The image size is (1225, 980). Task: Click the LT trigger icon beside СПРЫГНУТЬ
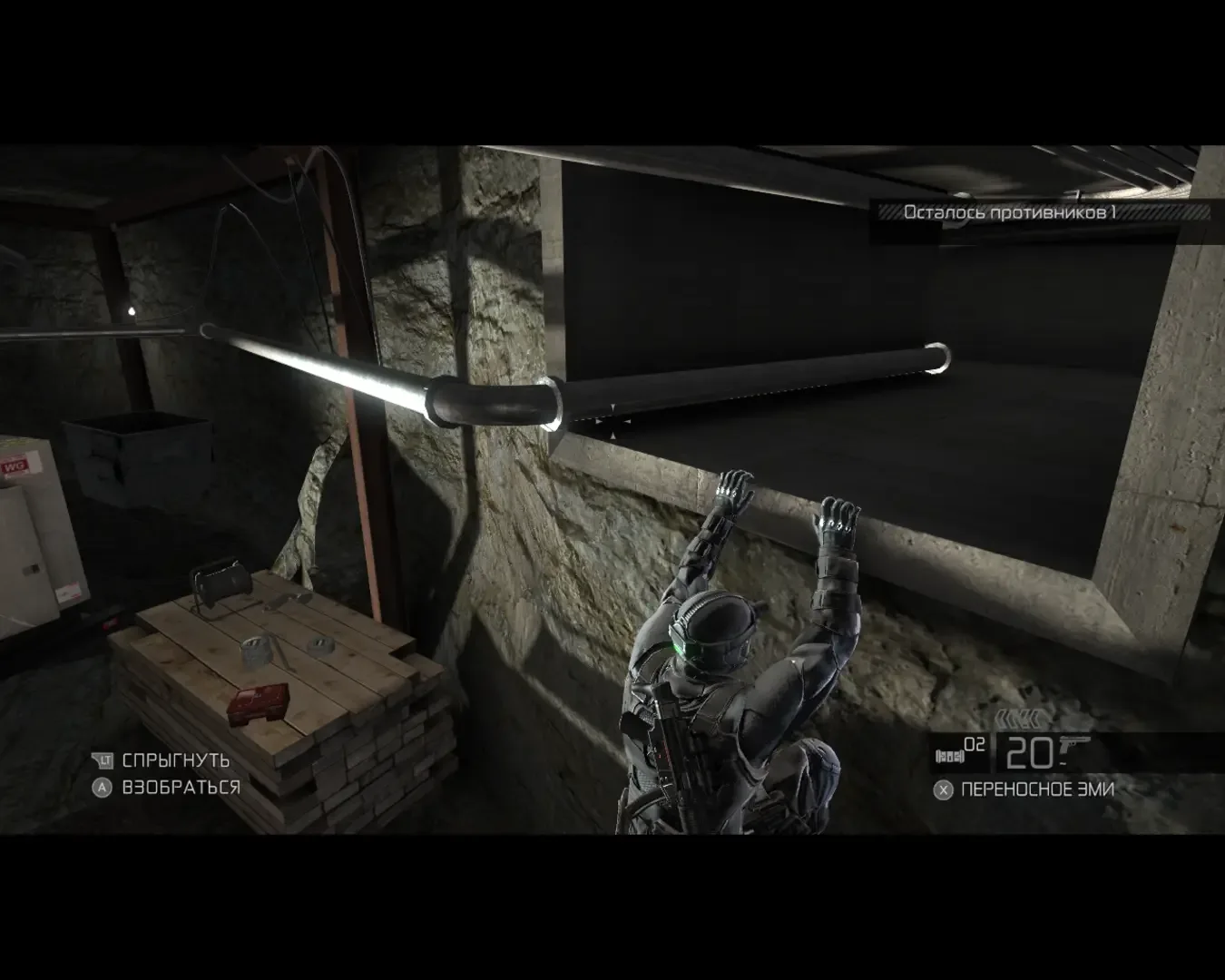click(x=103, y=761)
